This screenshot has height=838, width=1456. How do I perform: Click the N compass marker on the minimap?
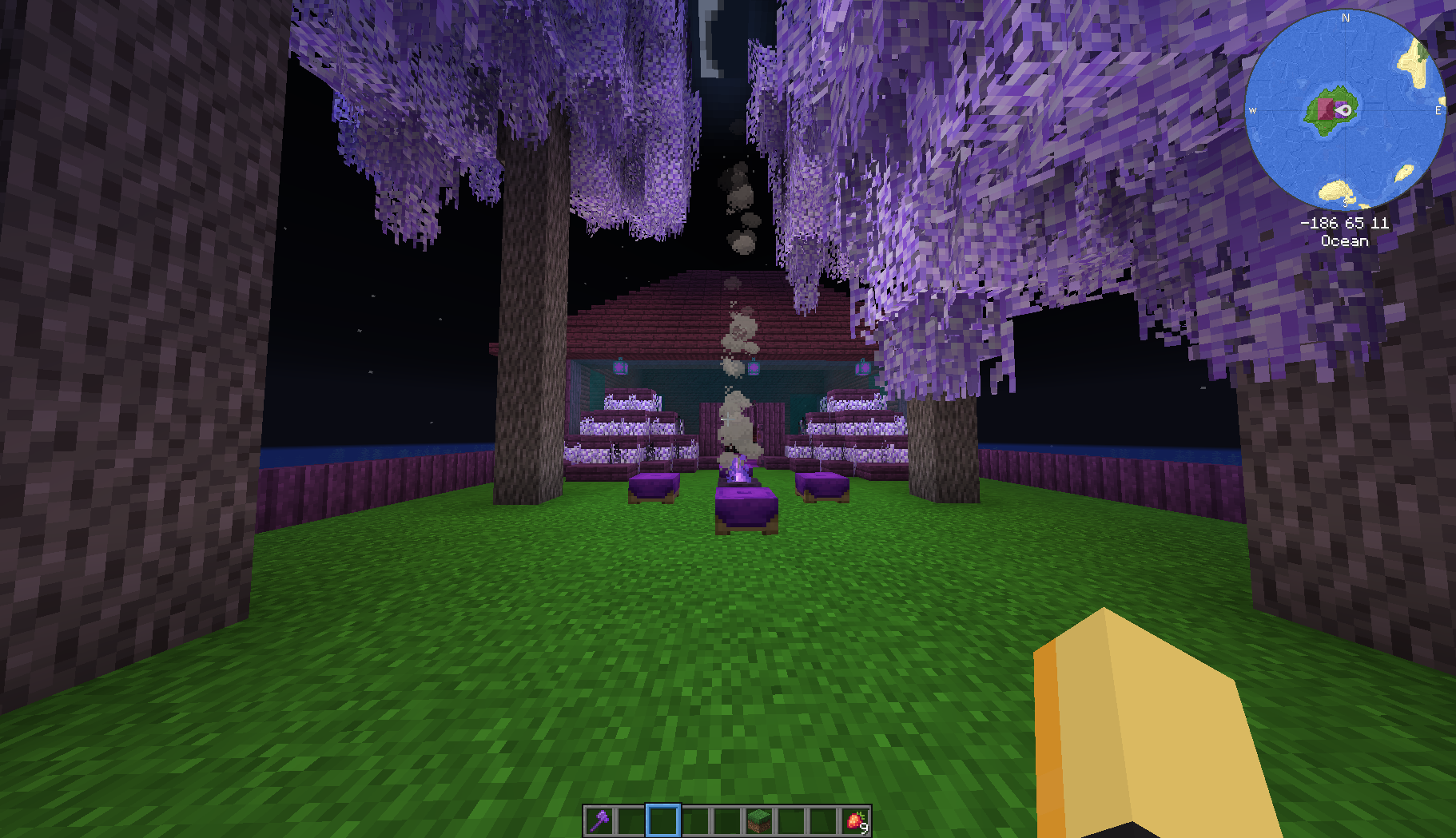click(x=1345, y=17)
